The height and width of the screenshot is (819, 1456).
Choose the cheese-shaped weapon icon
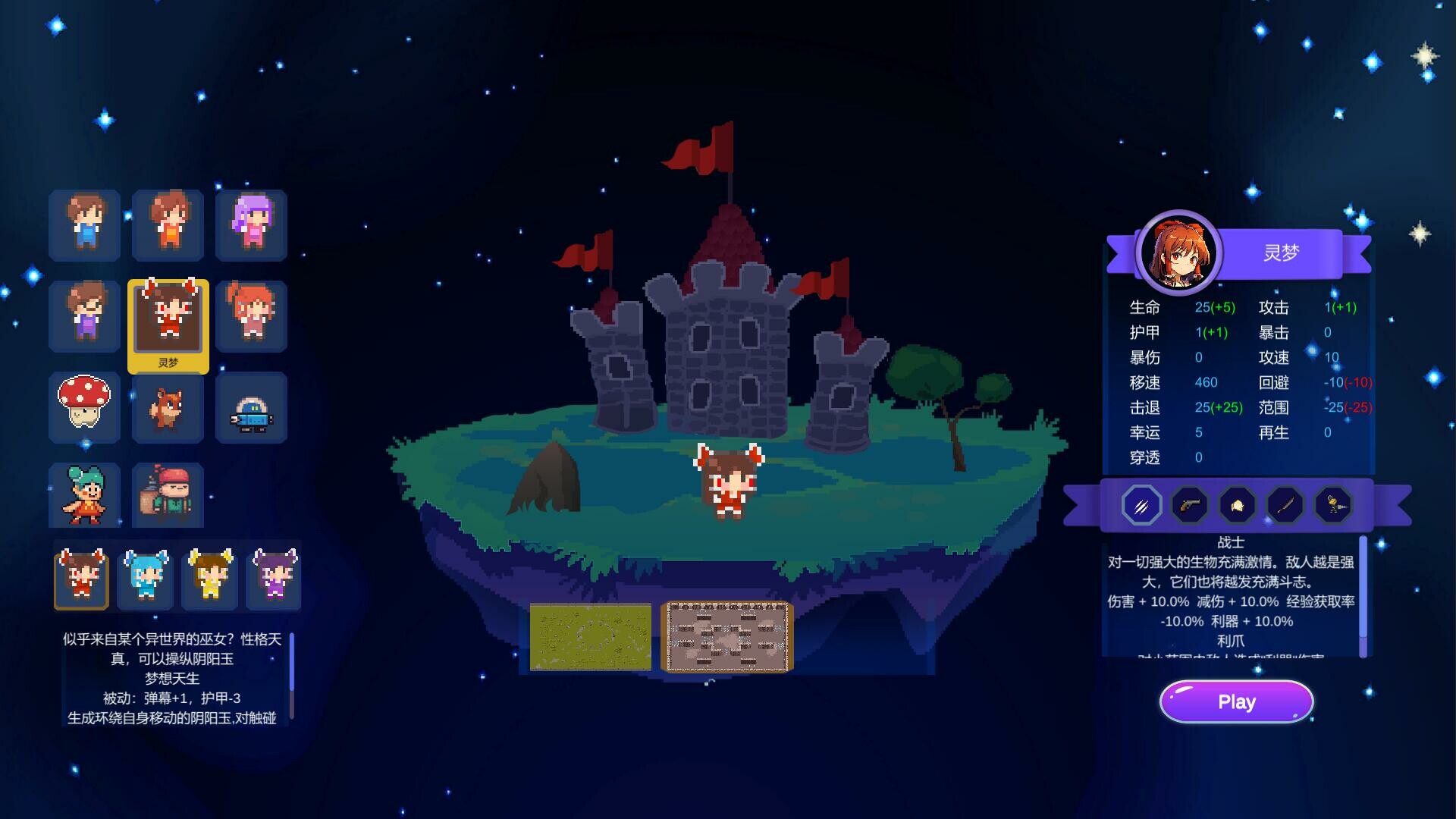(1237, 504)
